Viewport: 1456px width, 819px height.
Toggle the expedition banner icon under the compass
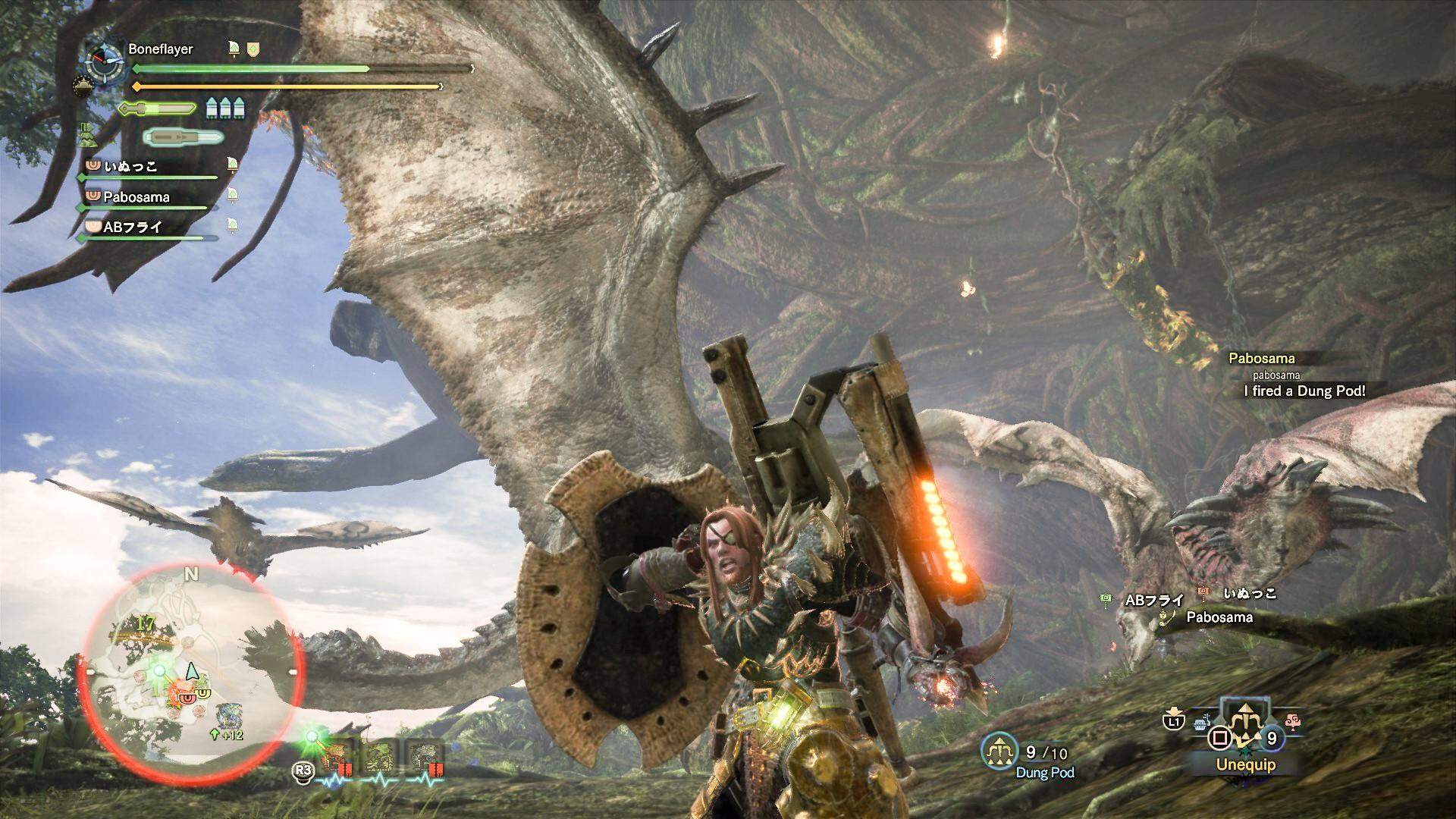point(83,86)
